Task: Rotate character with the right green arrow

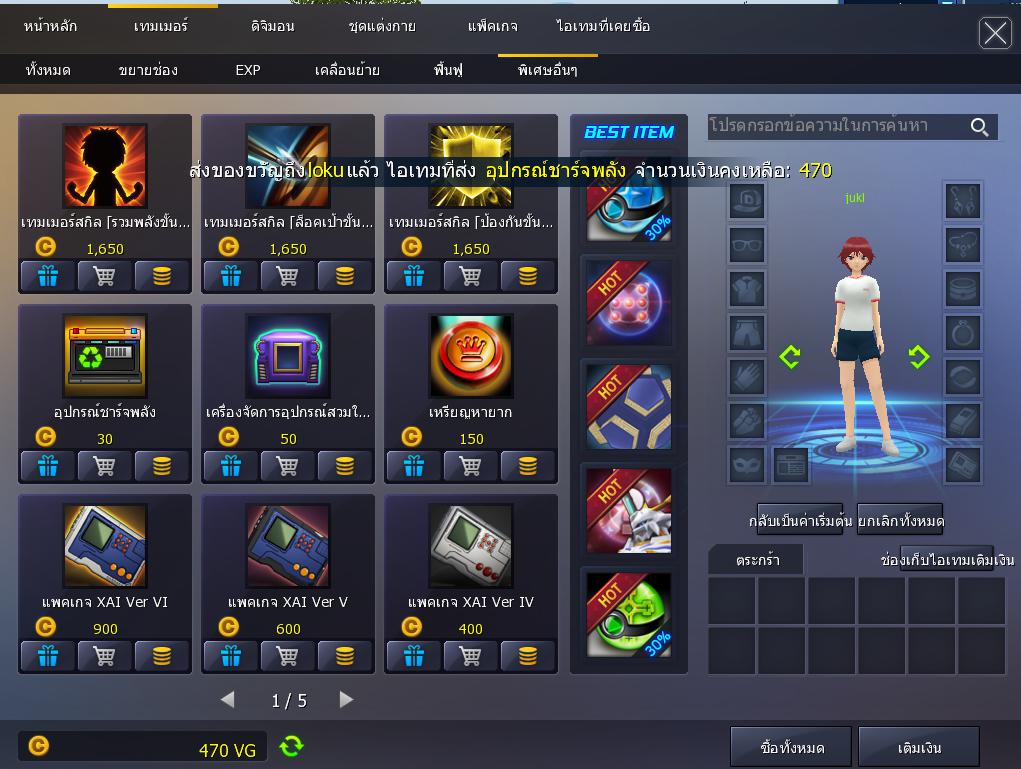Action: click(x=918, y=357)
